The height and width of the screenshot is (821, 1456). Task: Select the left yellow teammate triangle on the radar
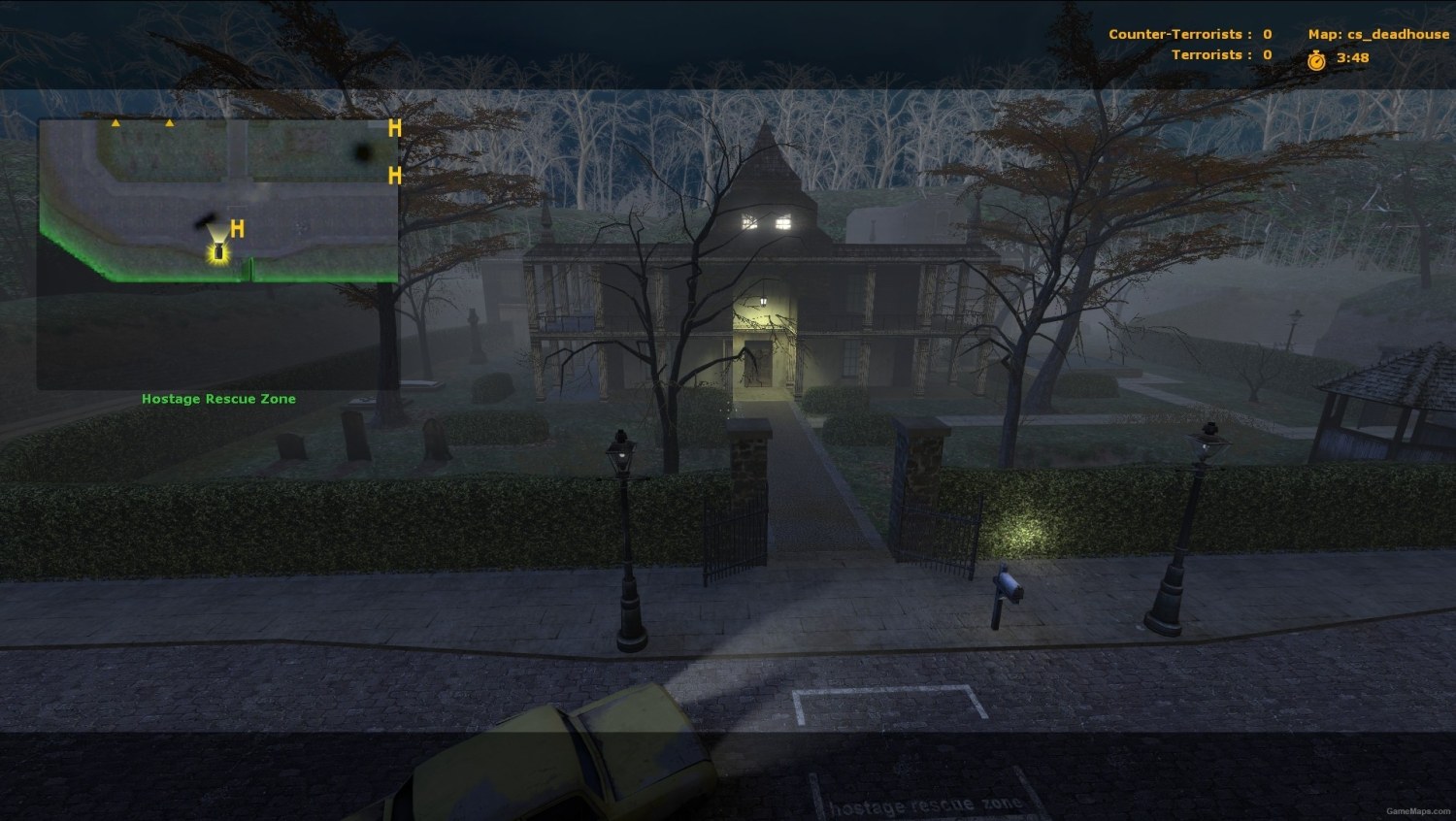(116, 124)
